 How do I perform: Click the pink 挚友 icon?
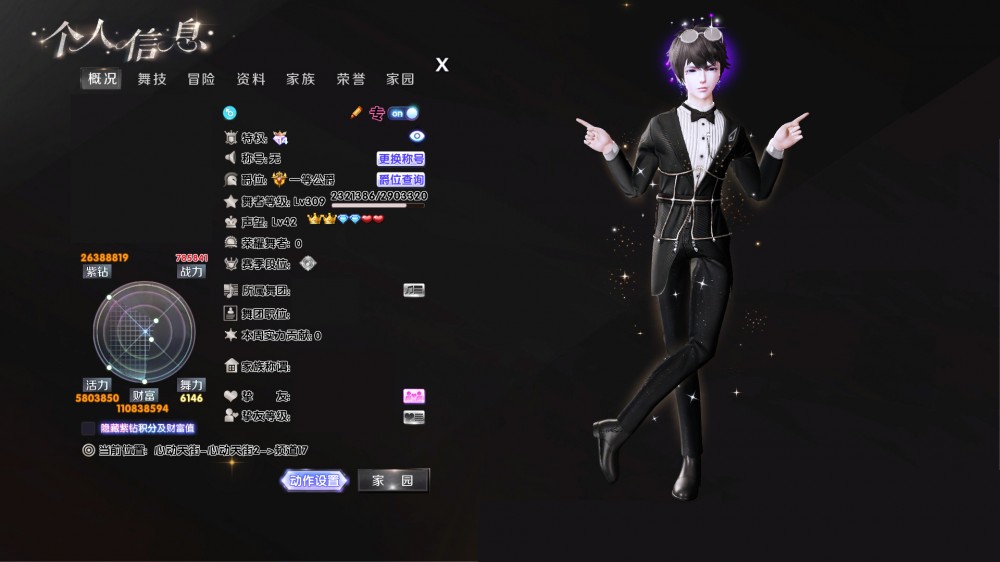[x=414, y=396]
